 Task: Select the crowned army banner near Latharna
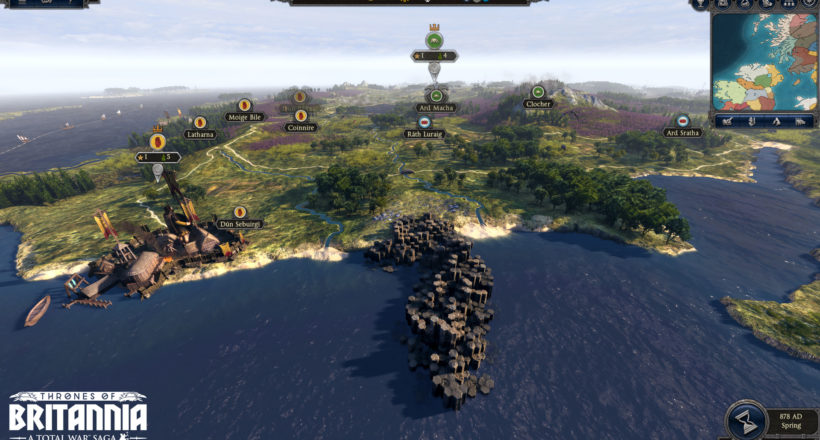pos(157,142)
